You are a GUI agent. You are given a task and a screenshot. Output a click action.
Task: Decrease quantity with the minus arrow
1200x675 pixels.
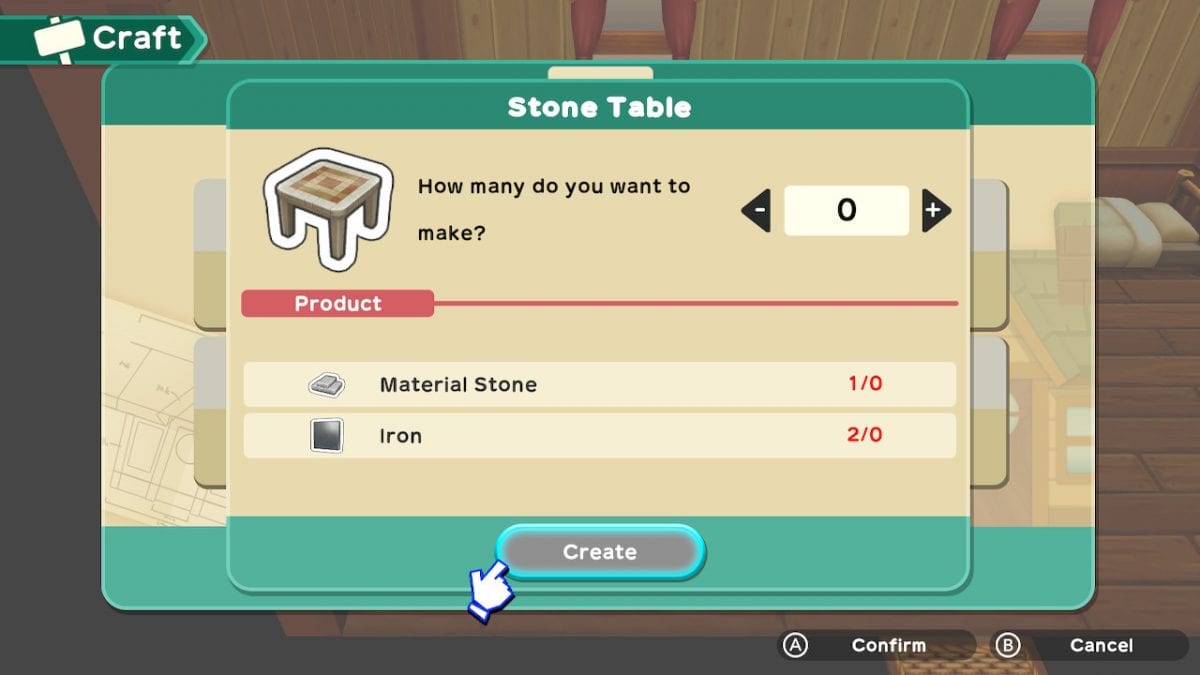point(757,210)
